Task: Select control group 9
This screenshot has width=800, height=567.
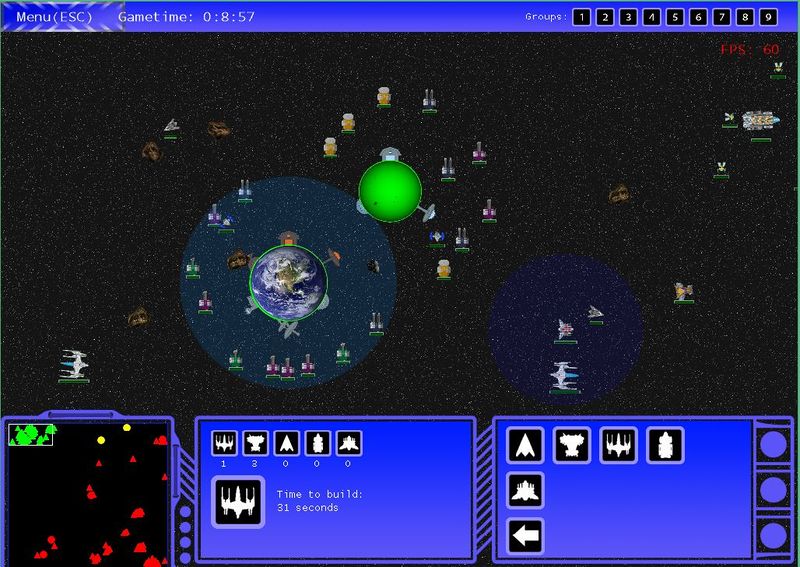Action: click(x=768, y=17)
